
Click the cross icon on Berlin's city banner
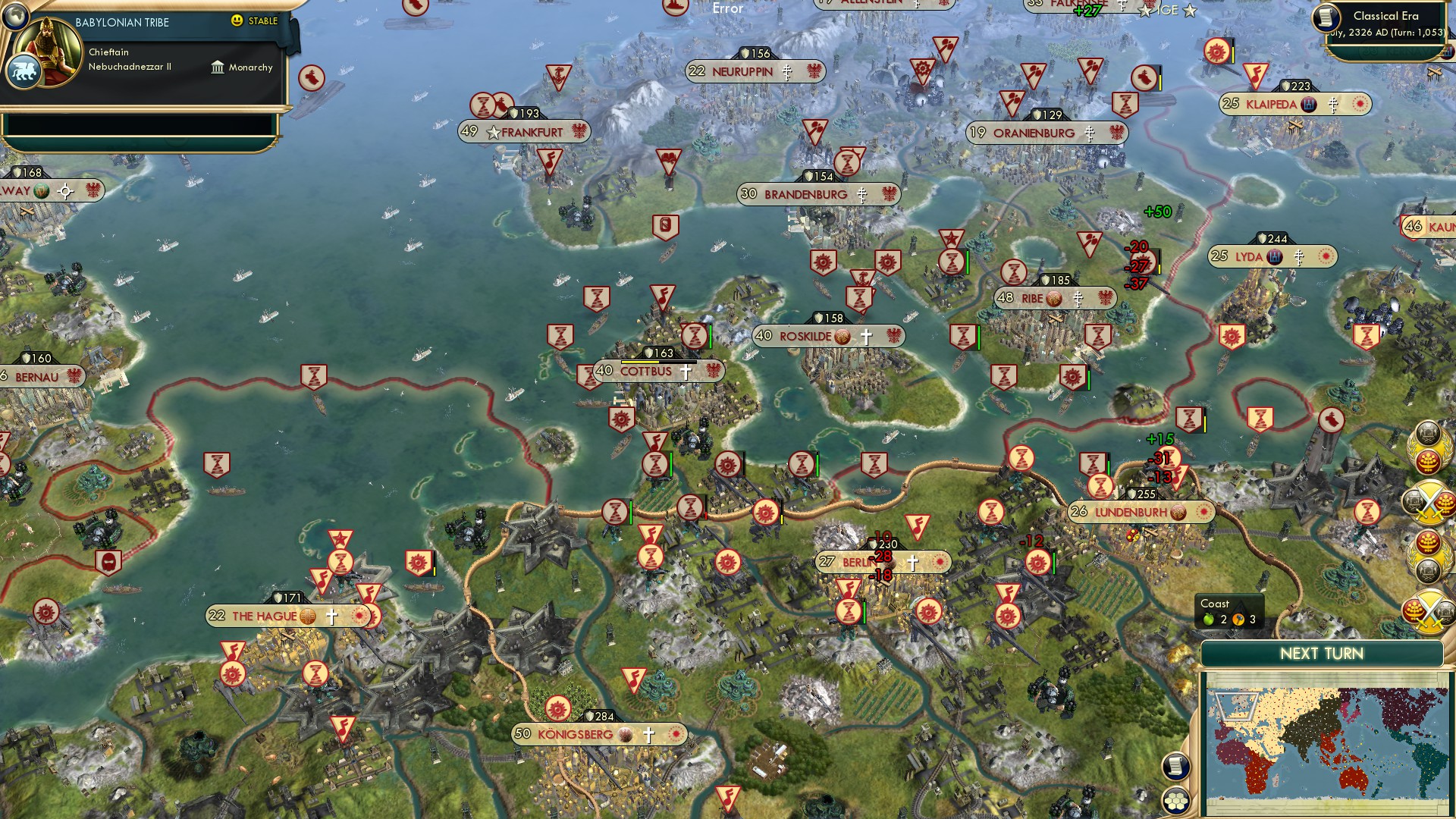[x=912, y=563]
